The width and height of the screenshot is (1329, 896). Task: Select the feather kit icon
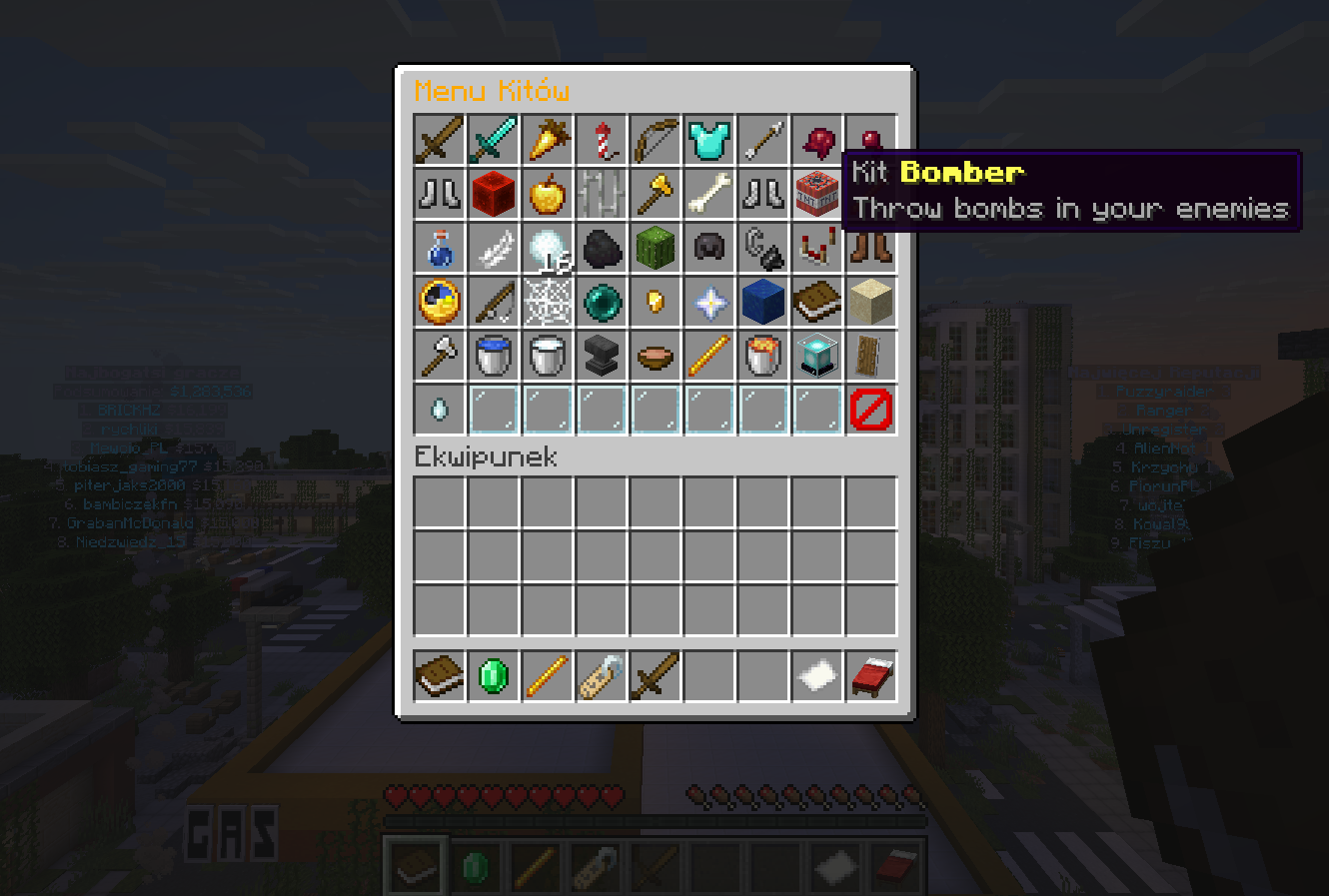click(494, 248)
